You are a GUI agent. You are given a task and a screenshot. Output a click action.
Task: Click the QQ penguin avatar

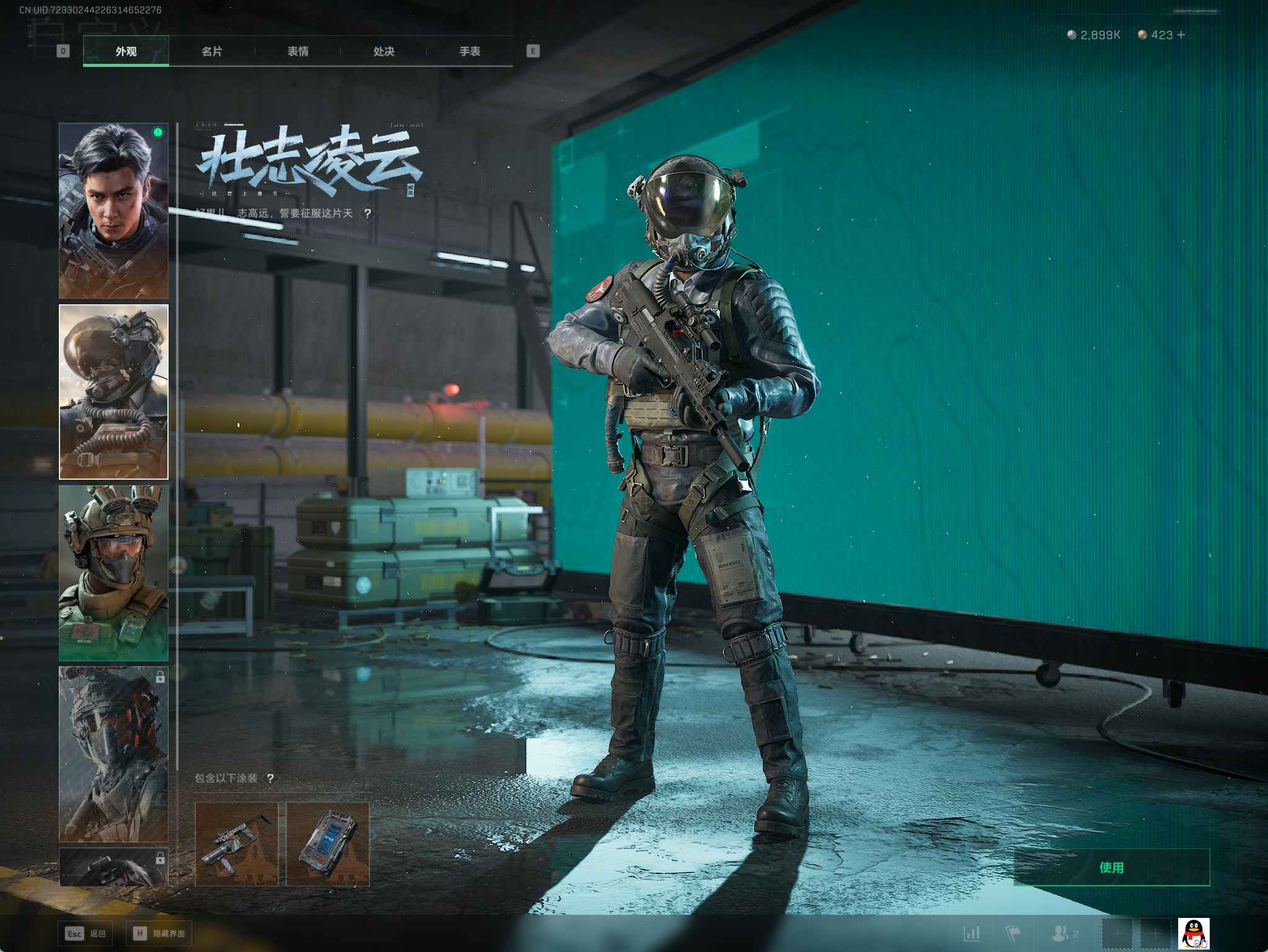pyautogui.click(x=1193, y=933)
